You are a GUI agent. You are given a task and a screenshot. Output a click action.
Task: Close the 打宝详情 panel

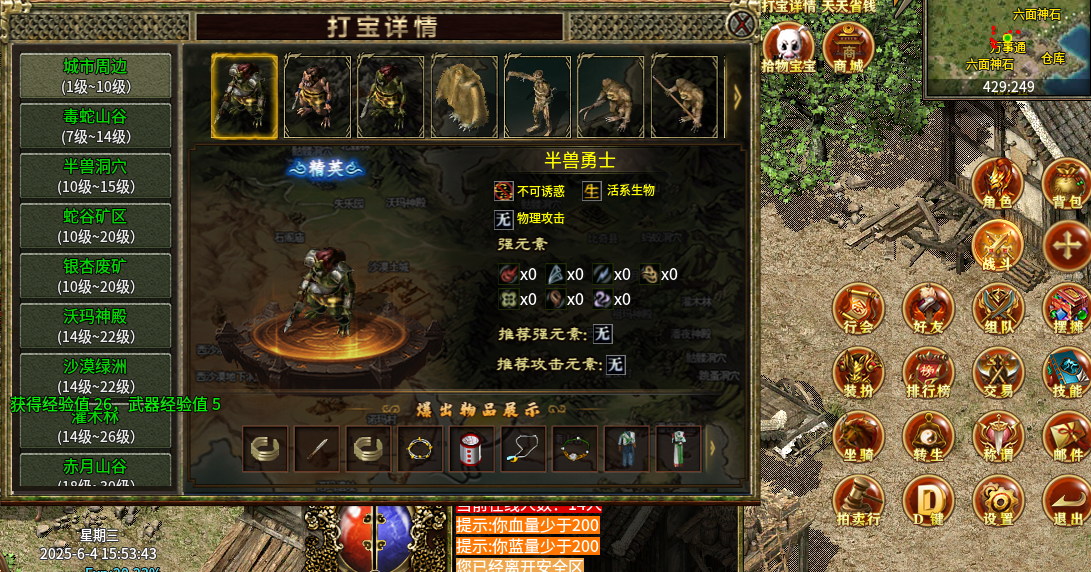click(x=741, y=23)
